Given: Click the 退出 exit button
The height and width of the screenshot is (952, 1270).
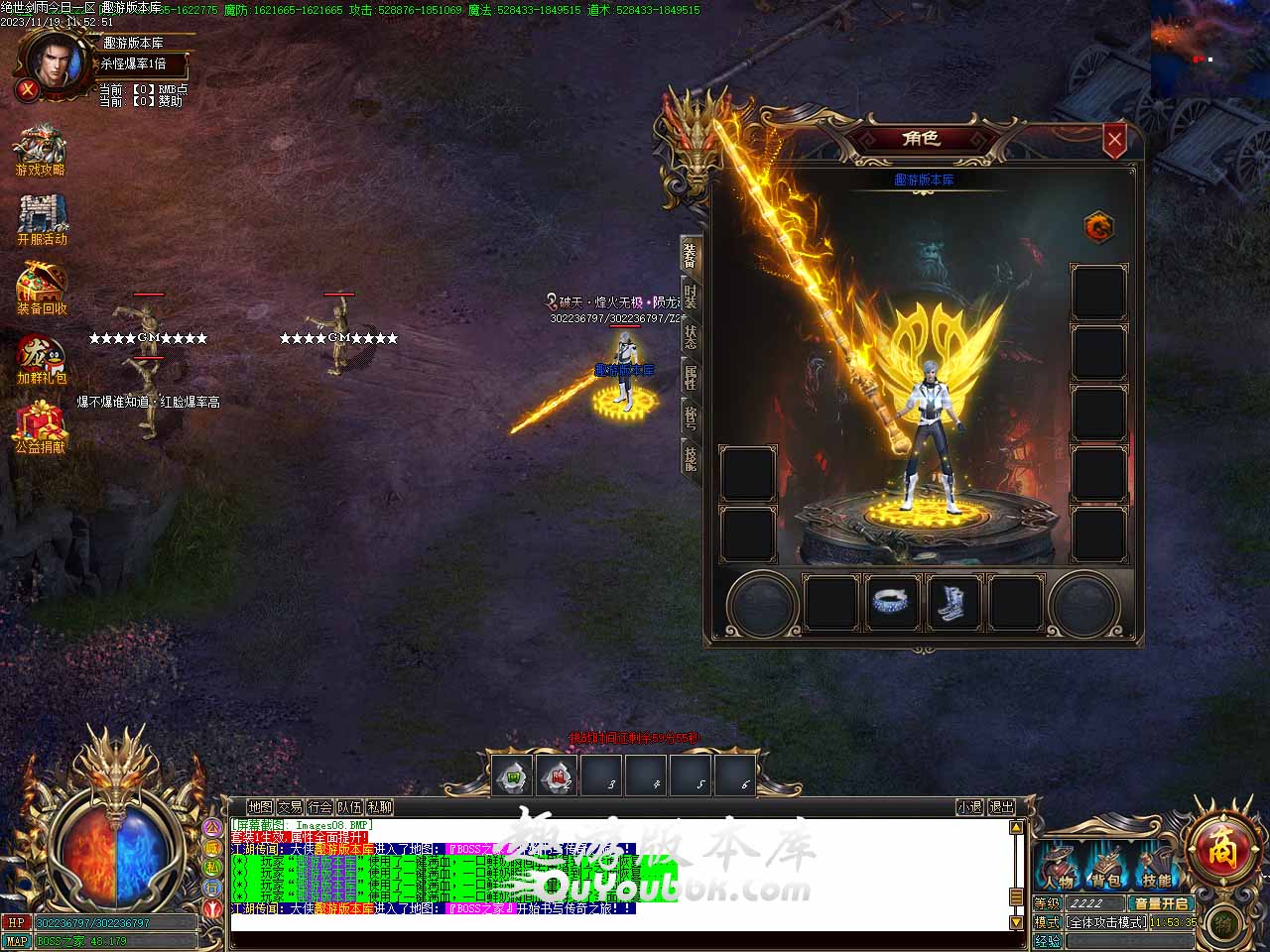Looking at the screenshot, I should click(1002, 807).
